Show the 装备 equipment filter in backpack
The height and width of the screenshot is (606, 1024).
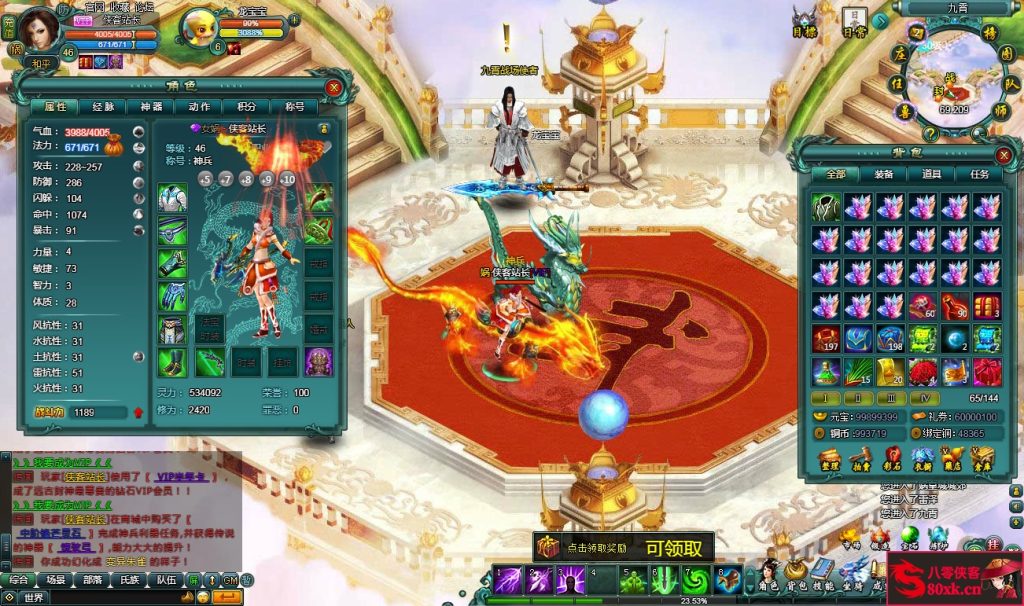coord(883,174)
